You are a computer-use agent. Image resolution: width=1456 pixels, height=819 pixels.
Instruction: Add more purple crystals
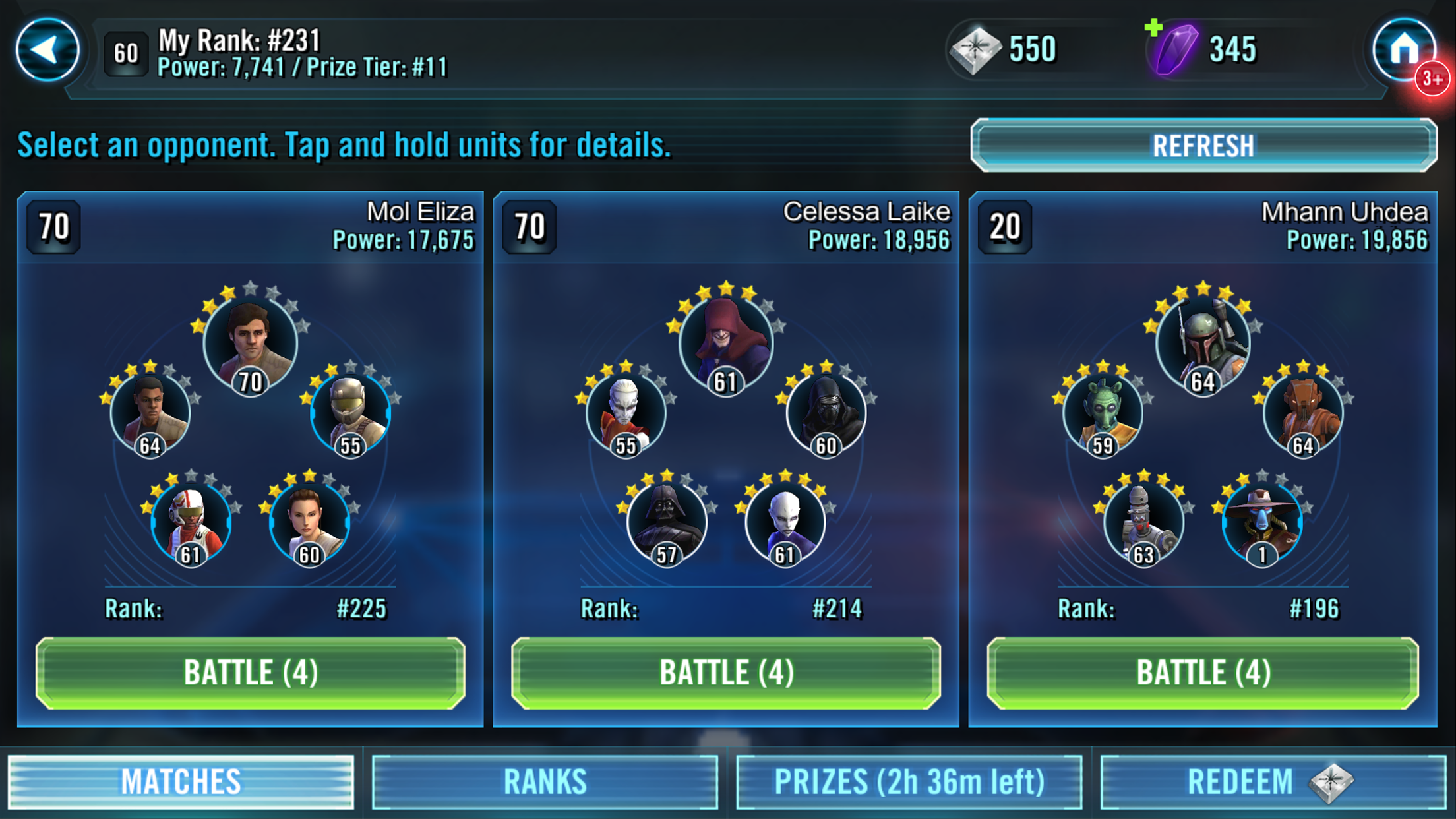coord(1154,29)
